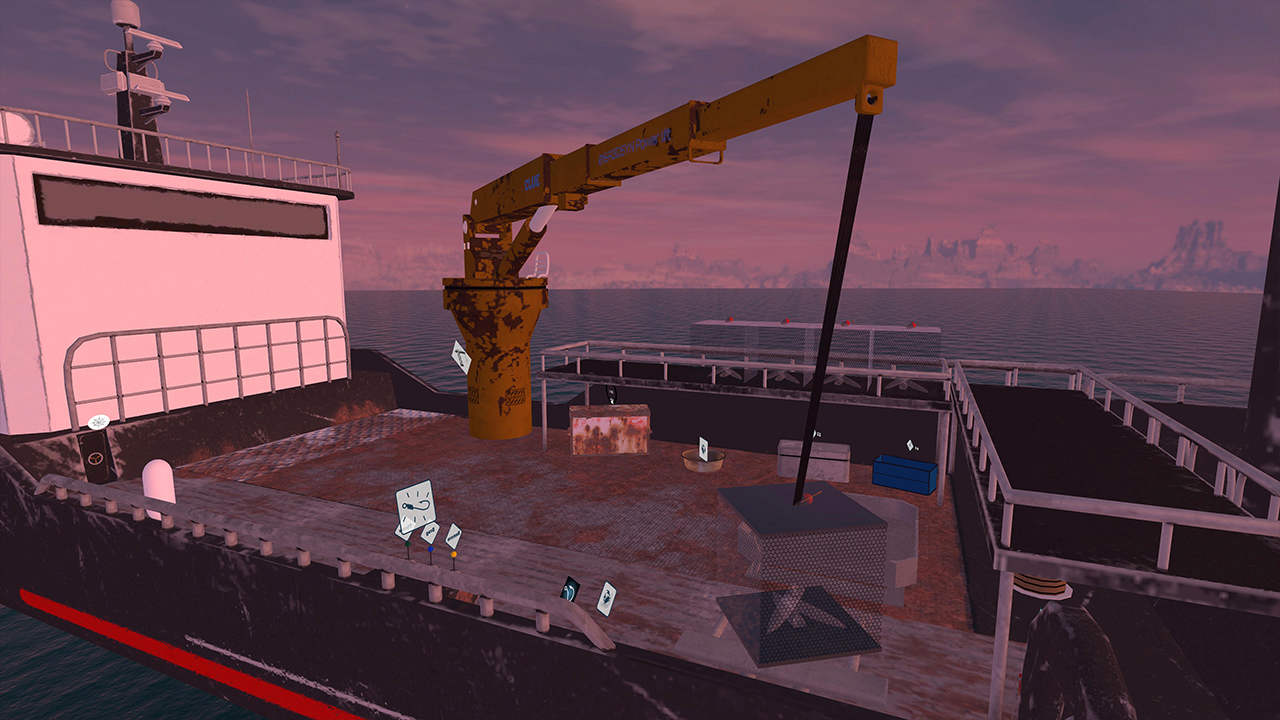Click the card above the rusty crate
This screenshot has width=1280, height=720.
[x=612, y=392]
